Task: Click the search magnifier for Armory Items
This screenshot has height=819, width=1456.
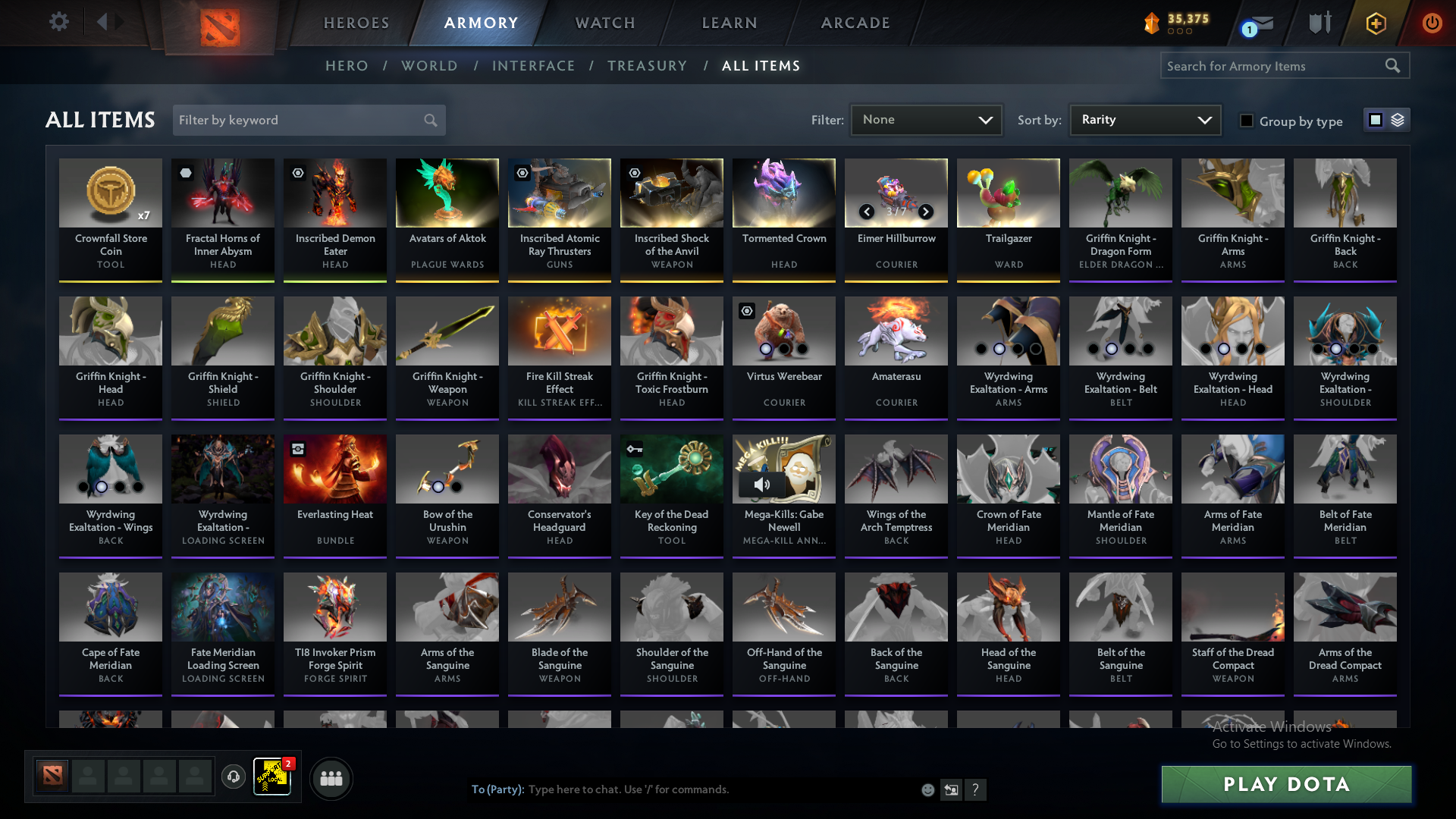Action: 1394,66
